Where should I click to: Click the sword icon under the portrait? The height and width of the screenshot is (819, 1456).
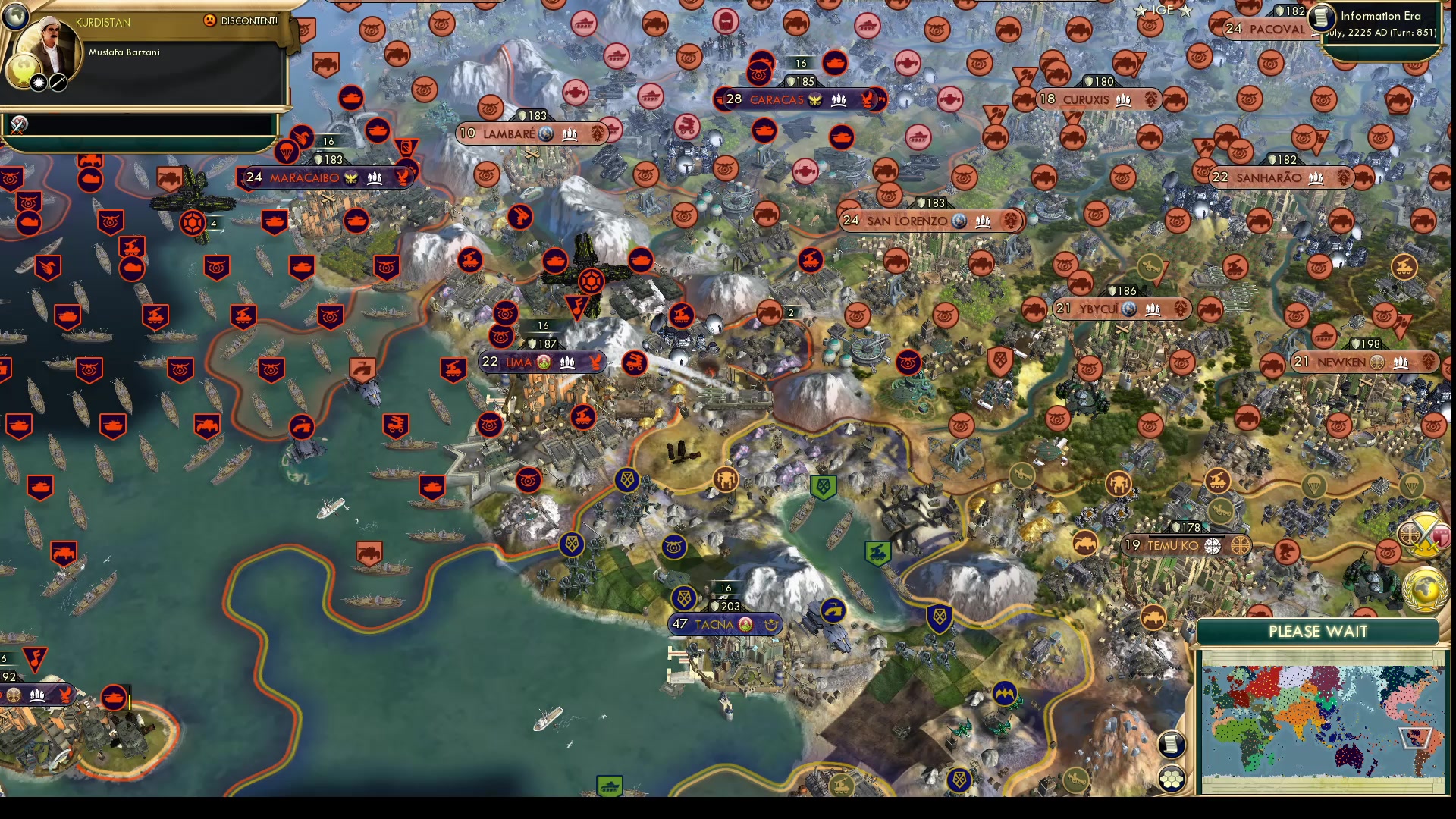click(x=58, y=83)
